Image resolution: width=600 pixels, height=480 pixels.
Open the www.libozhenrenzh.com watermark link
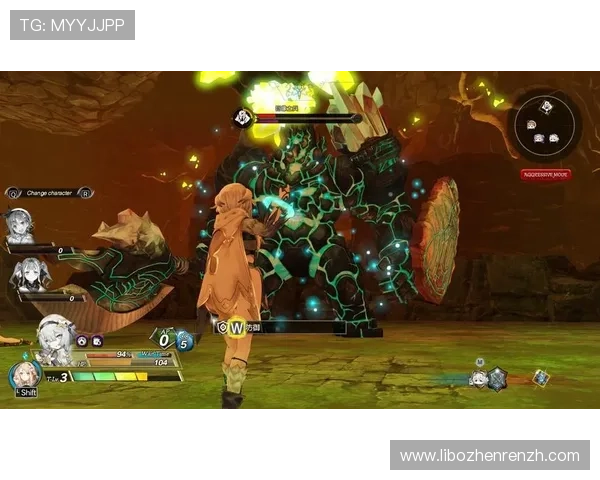489,455
